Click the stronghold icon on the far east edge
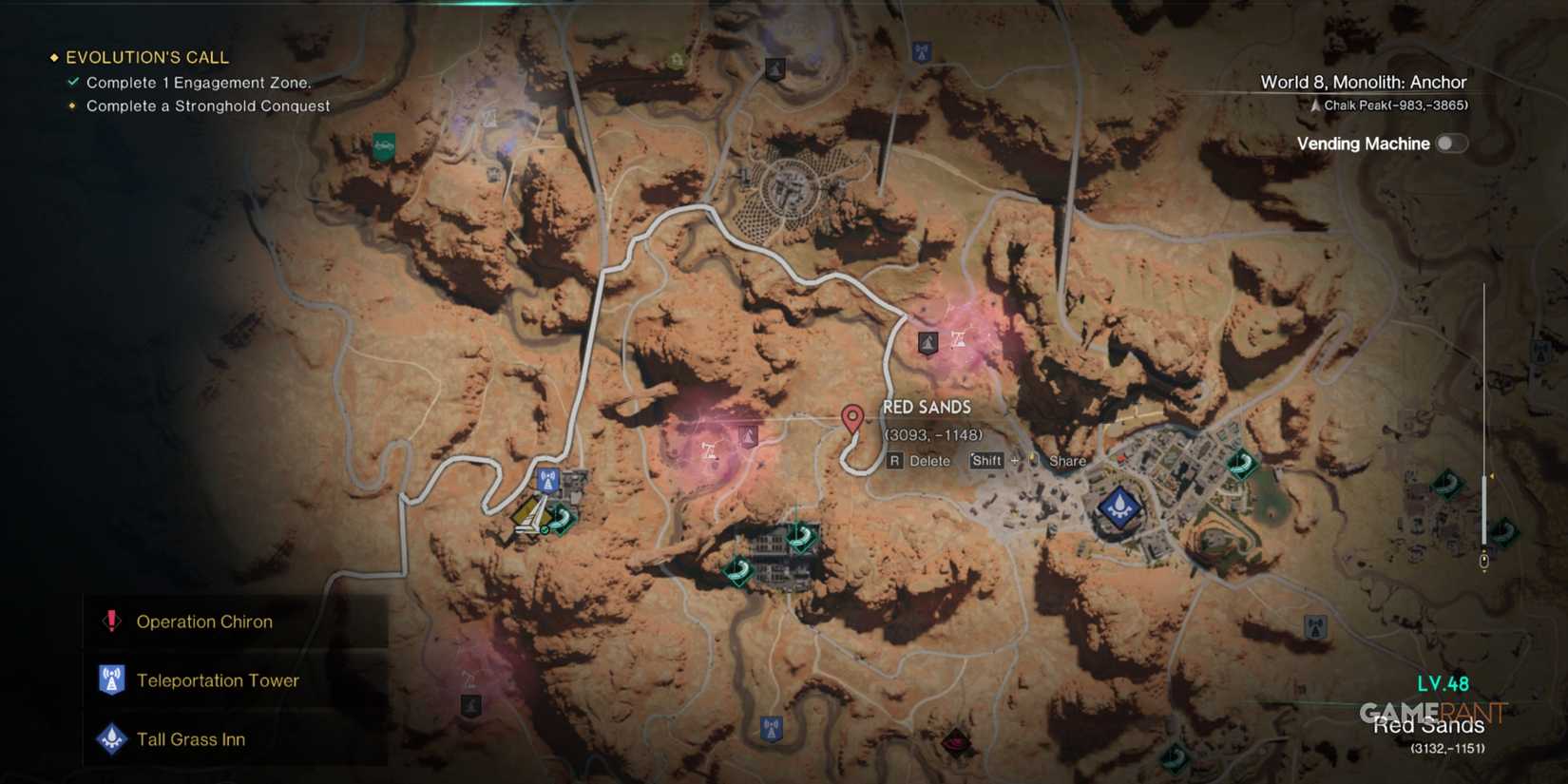This screenshot has width=1568, height=784. point(1539,352)
